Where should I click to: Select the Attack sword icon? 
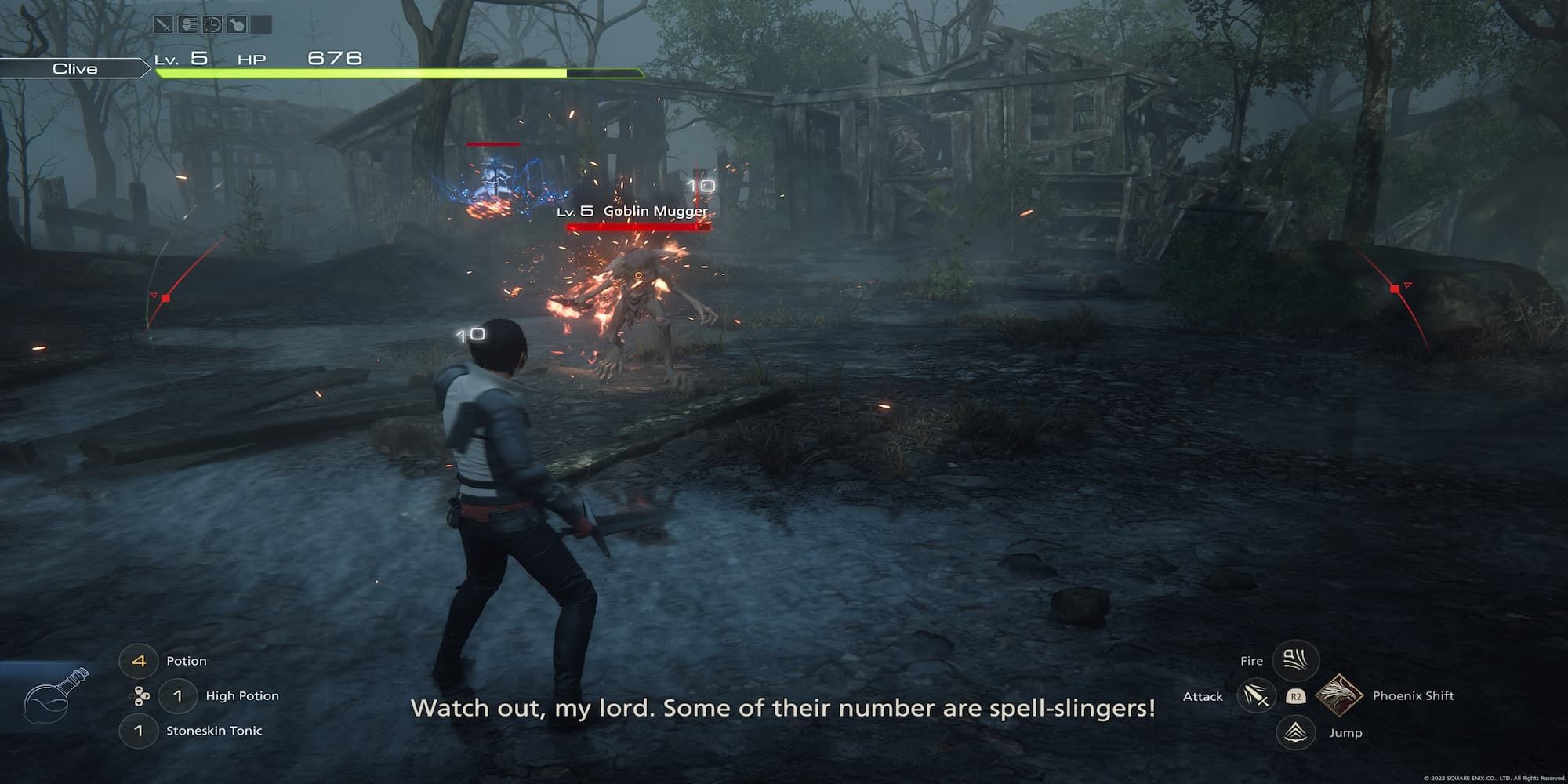click(1258, 696)
